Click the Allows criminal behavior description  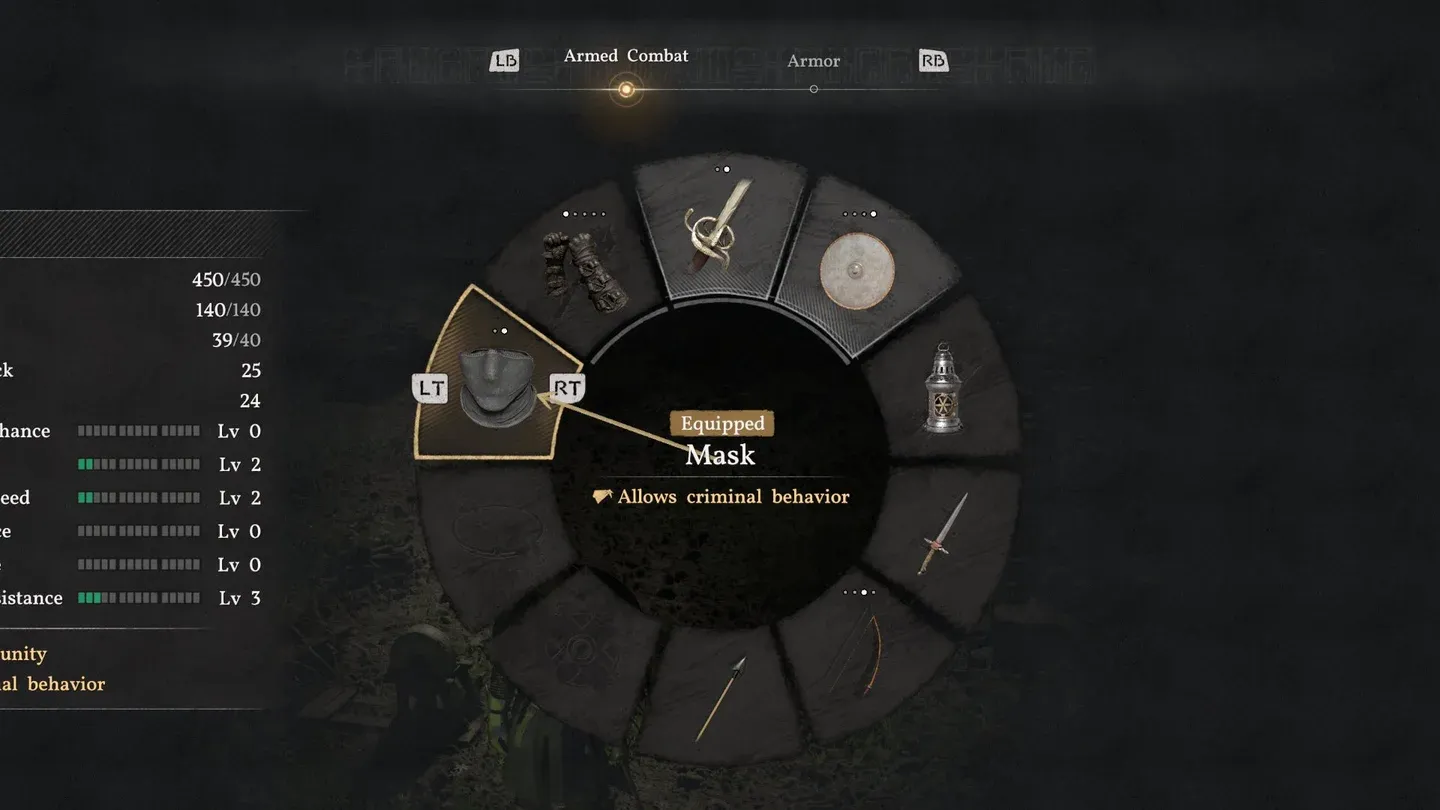click(720, 496)
